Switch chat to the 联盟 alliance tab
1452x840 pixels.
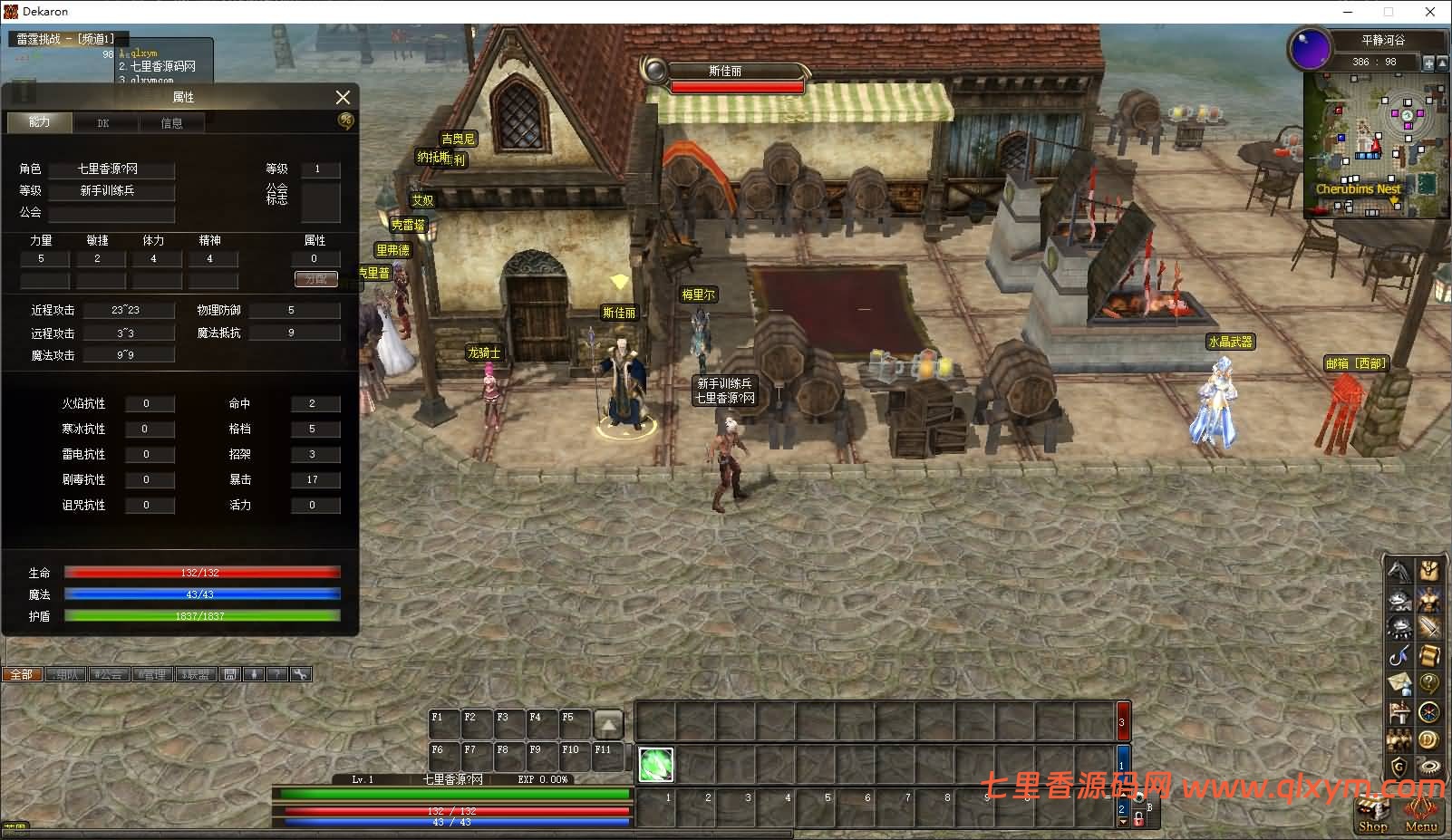click(x=195, y=674)
